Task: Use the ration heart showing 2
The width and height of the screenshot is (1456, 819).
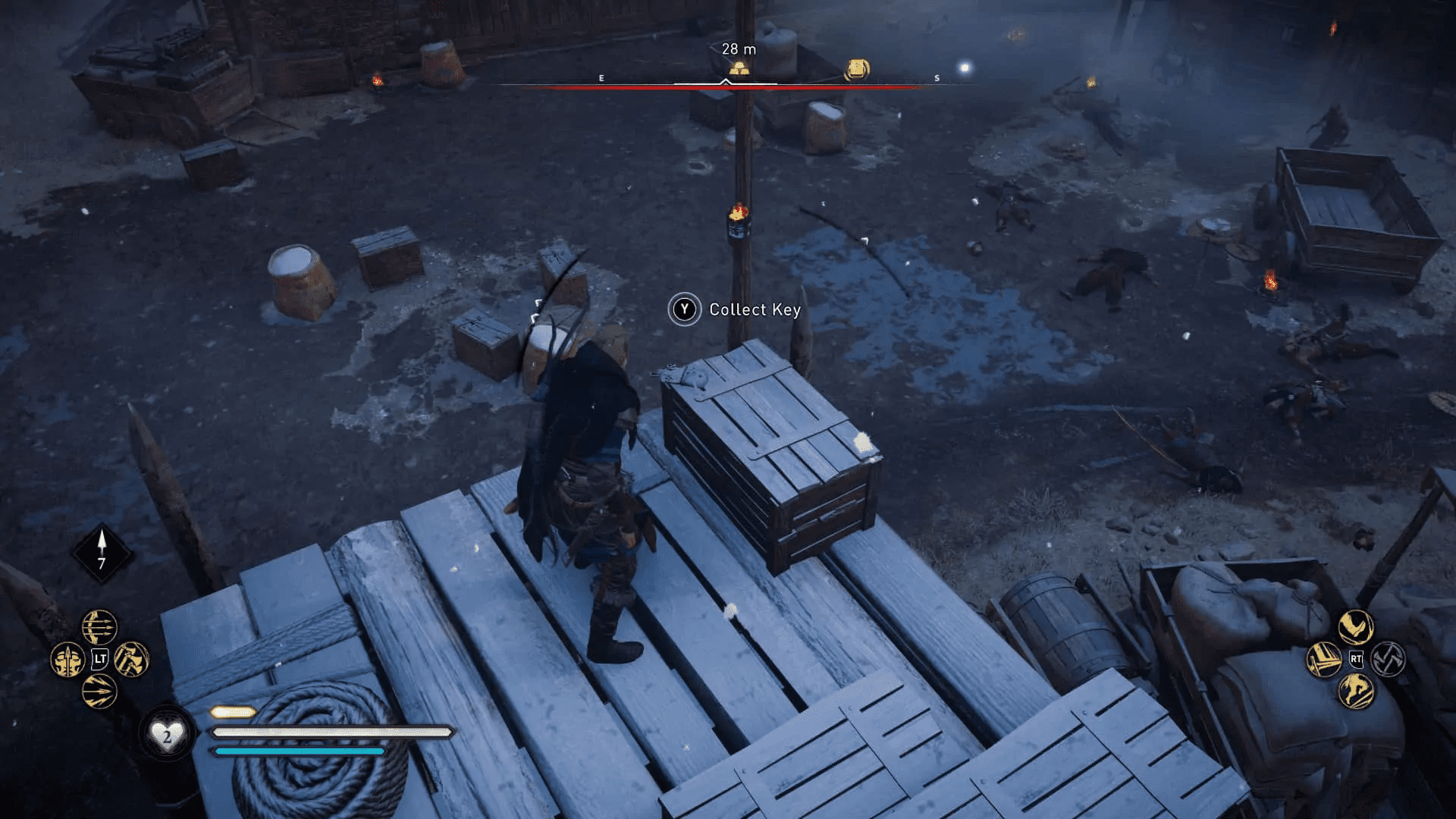Action: pyautogui.click(x=168, y=733)
